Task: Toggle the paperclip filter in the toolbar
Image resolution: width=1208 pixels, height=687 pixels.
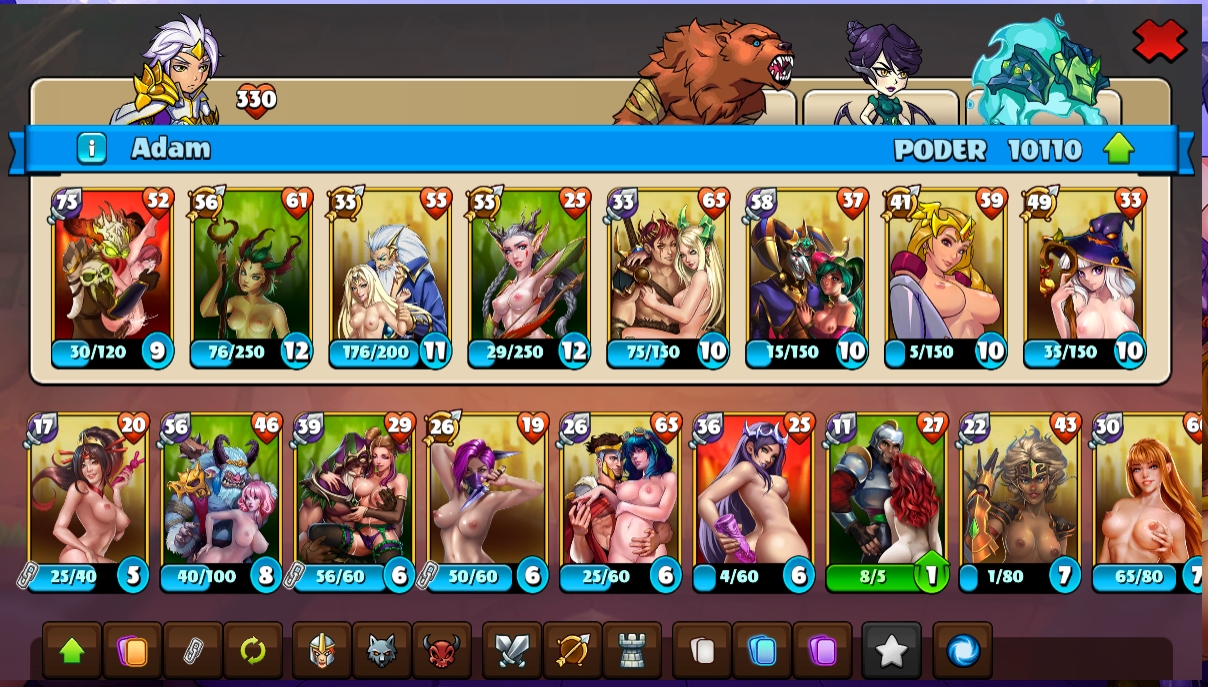Action: 193,652
